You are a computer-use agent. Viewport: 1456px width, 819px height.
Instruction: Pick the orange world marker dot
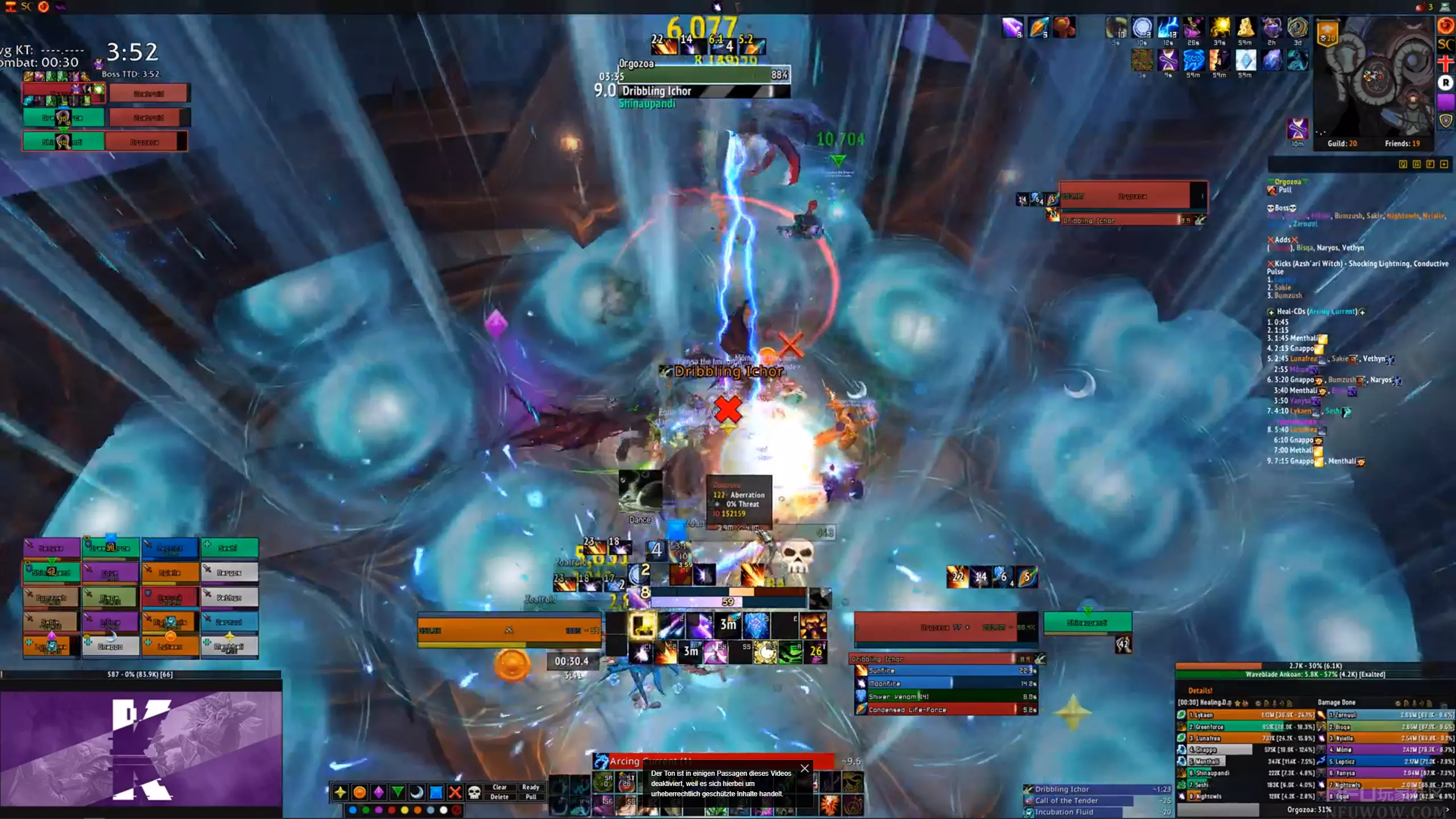(x=417, y=810)
